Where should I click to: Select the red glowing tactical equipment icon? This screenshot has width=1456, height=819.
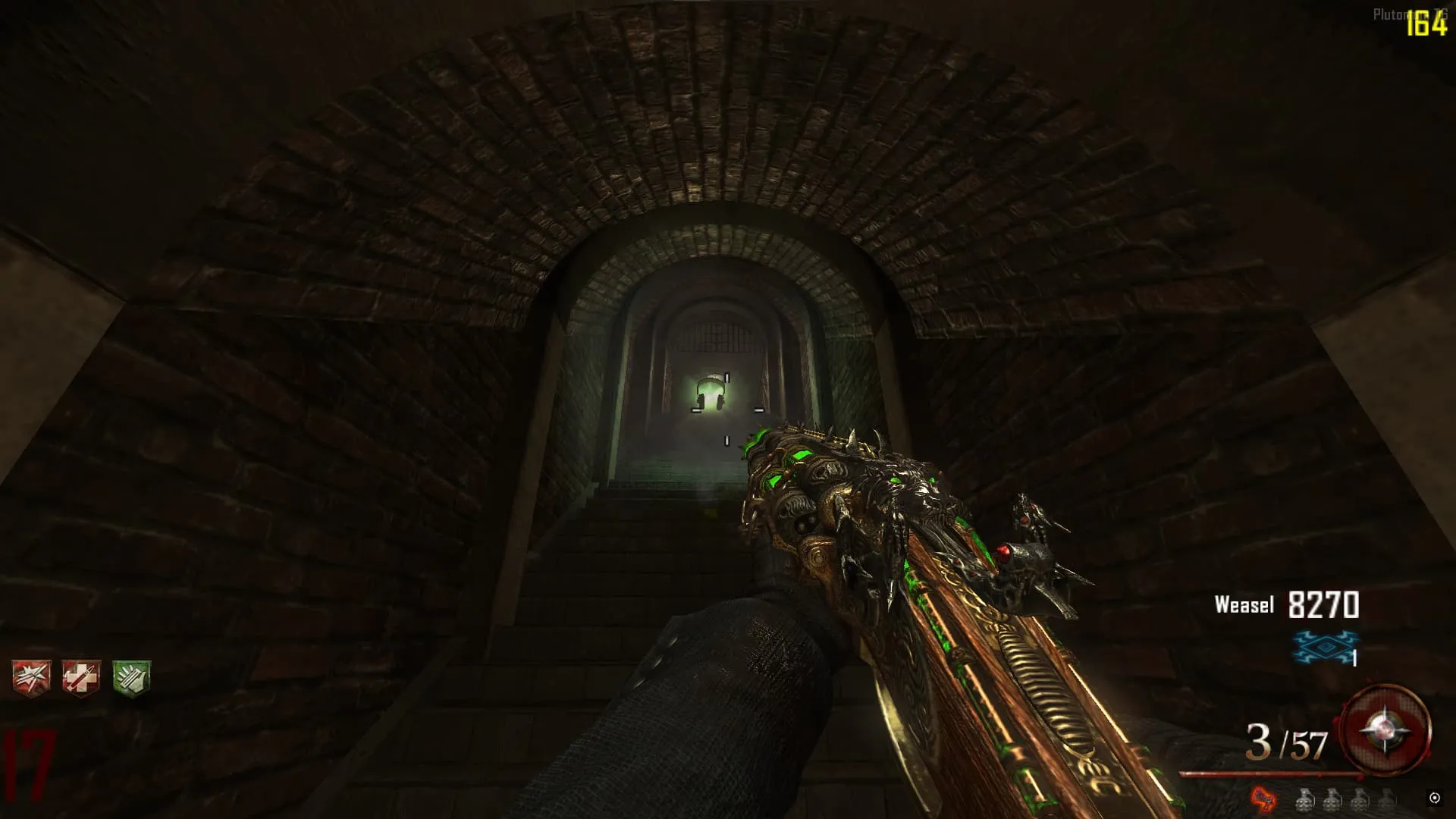click(1263, 798)
